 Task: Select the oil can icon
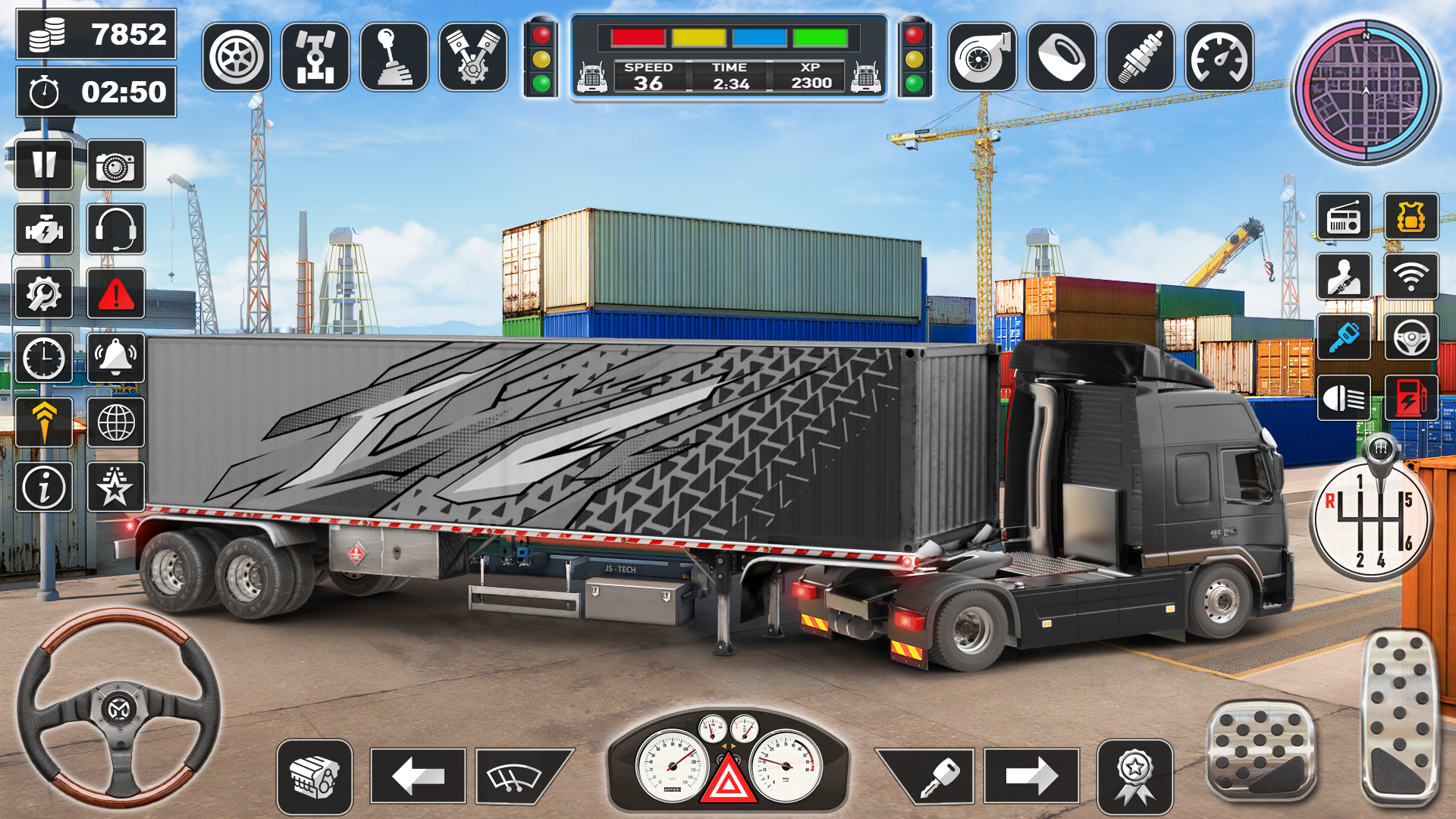[1061, 55]
